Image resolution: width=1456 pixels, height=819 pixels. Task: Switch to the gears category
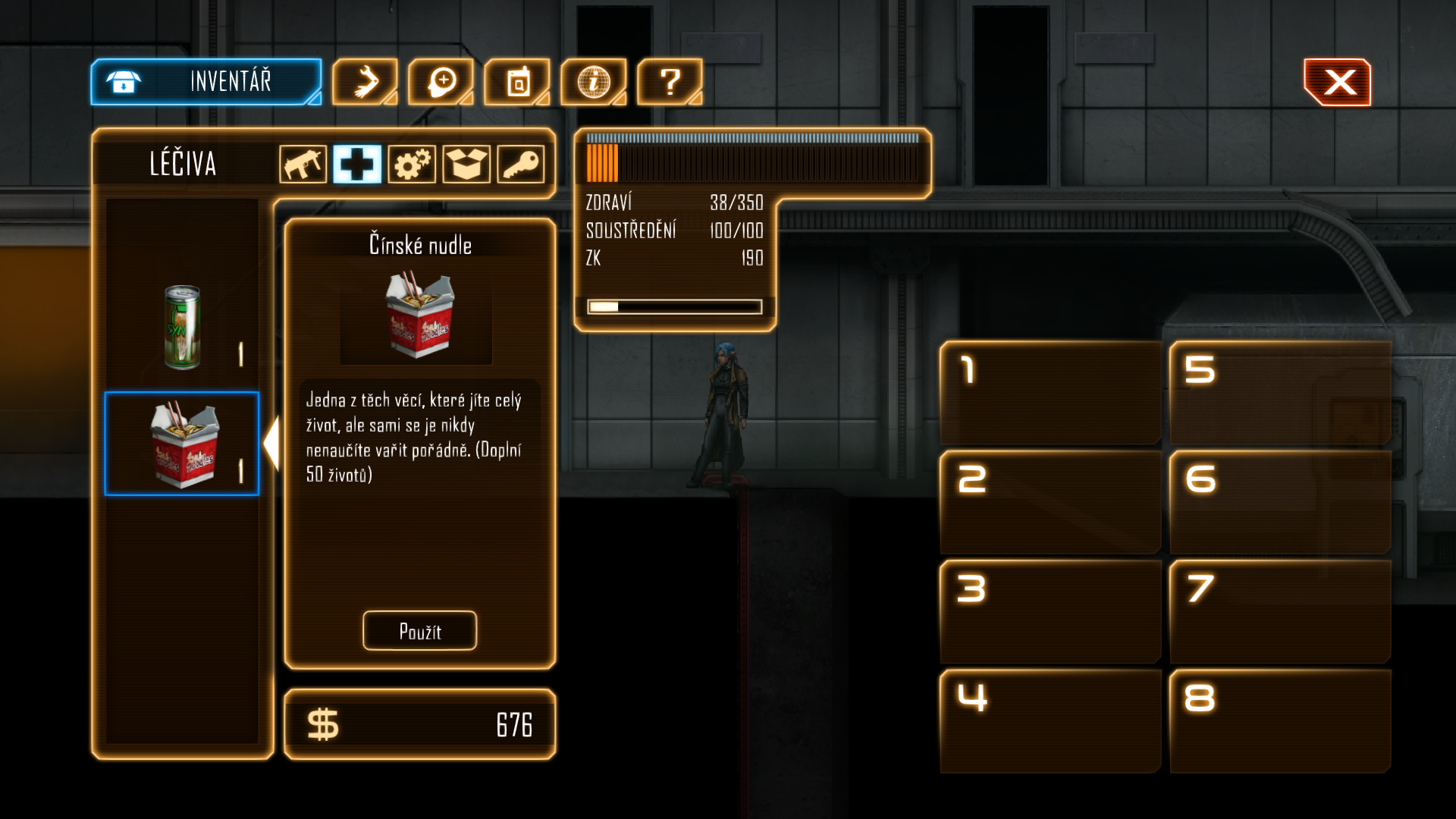pyautogui.click(x=412, y=164)
